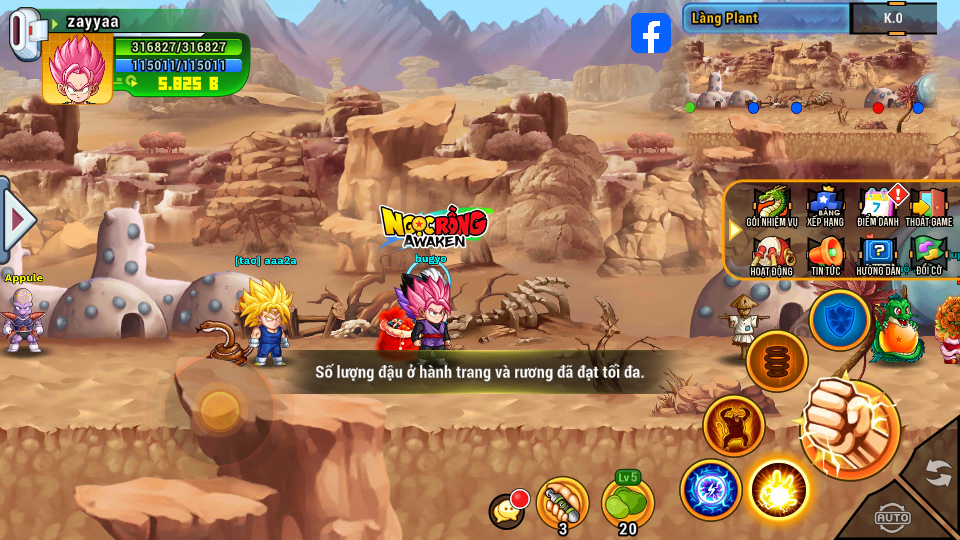Use the green senzu bean item
The width and height of the screenshot is (960, 540).
(x=628, y=502)
